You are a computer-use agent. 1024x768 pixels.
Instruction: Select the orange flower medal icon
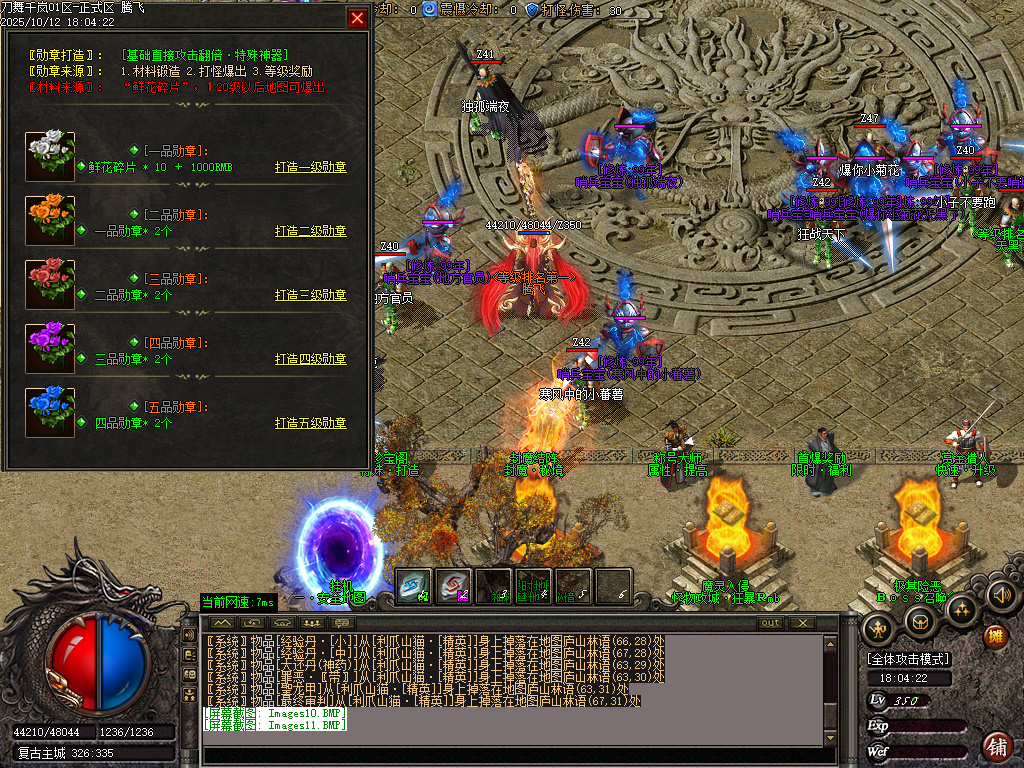tap(50, 220)
